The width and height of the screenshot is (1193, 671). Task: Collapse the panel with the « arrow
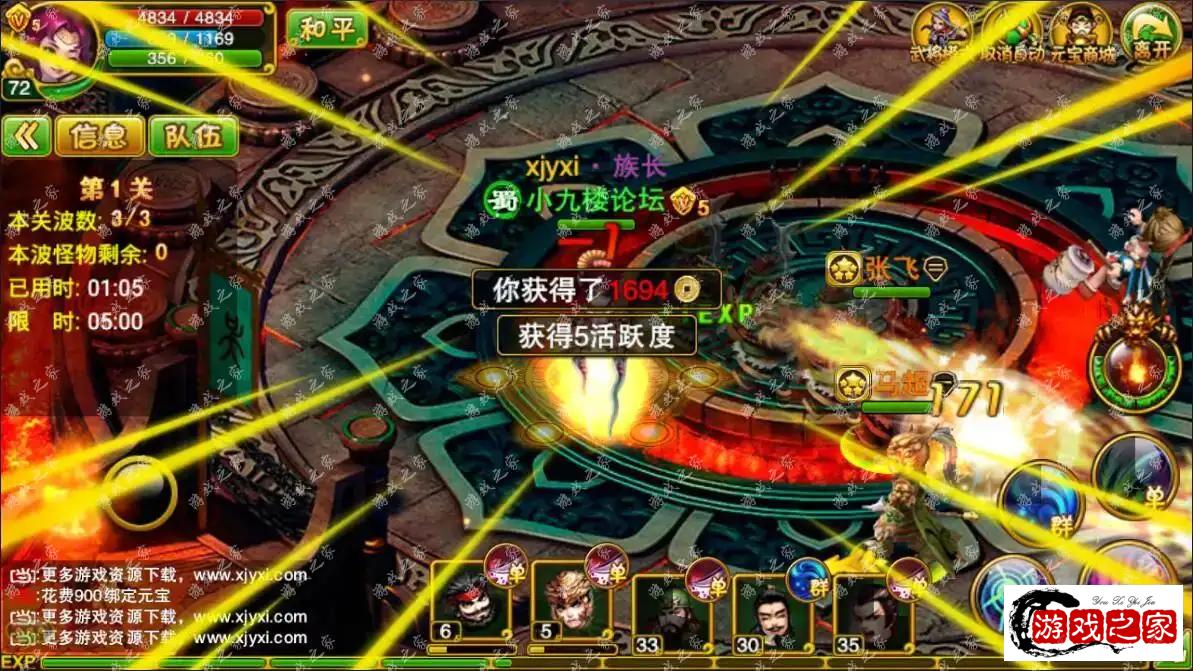coord(26,136)
